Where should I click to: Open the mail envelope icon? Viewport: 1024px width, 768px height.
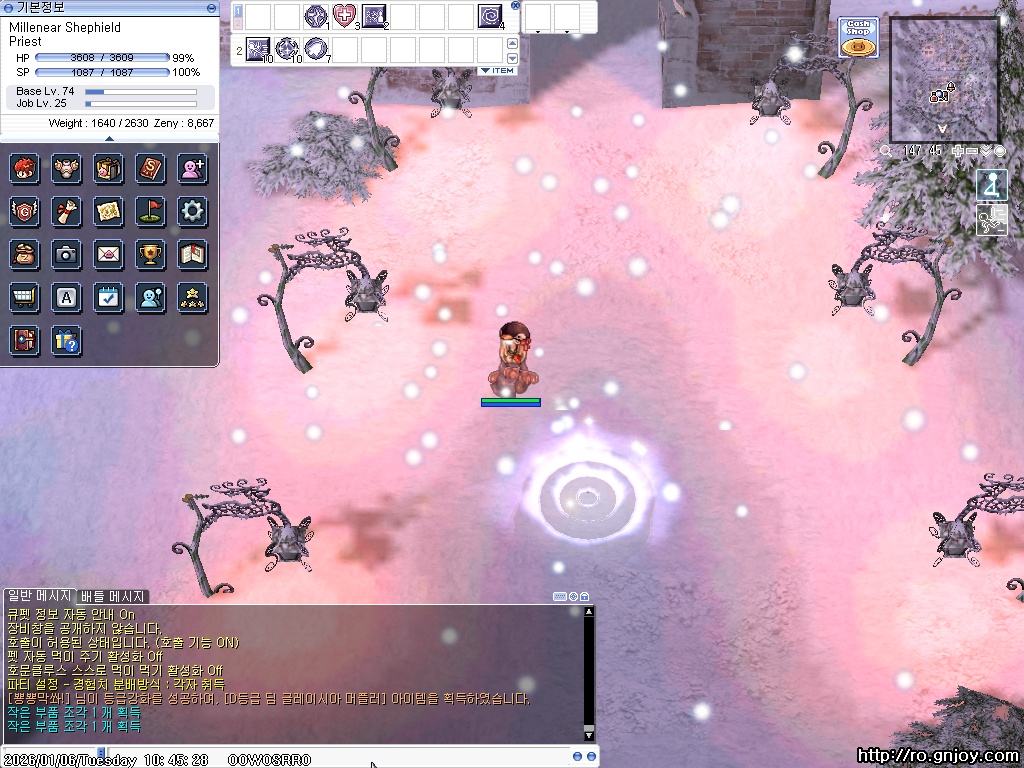(108, 254)
